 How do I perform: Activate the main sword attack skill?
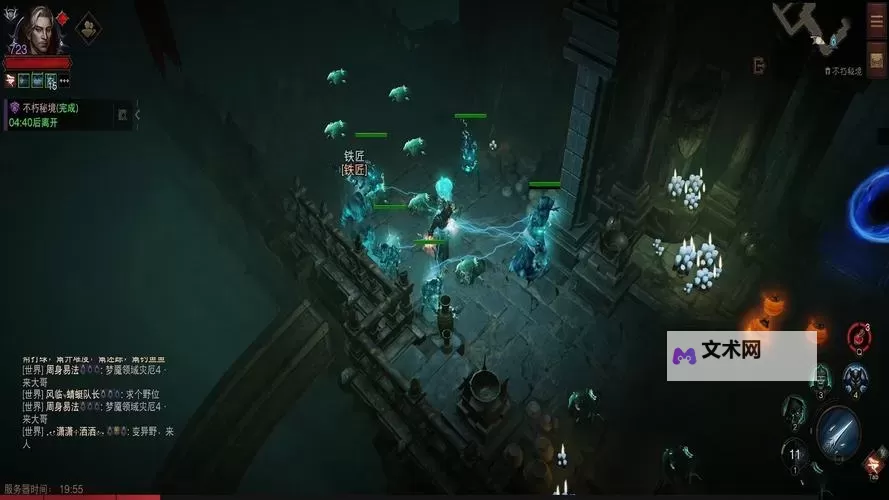[x=837, y=429]
